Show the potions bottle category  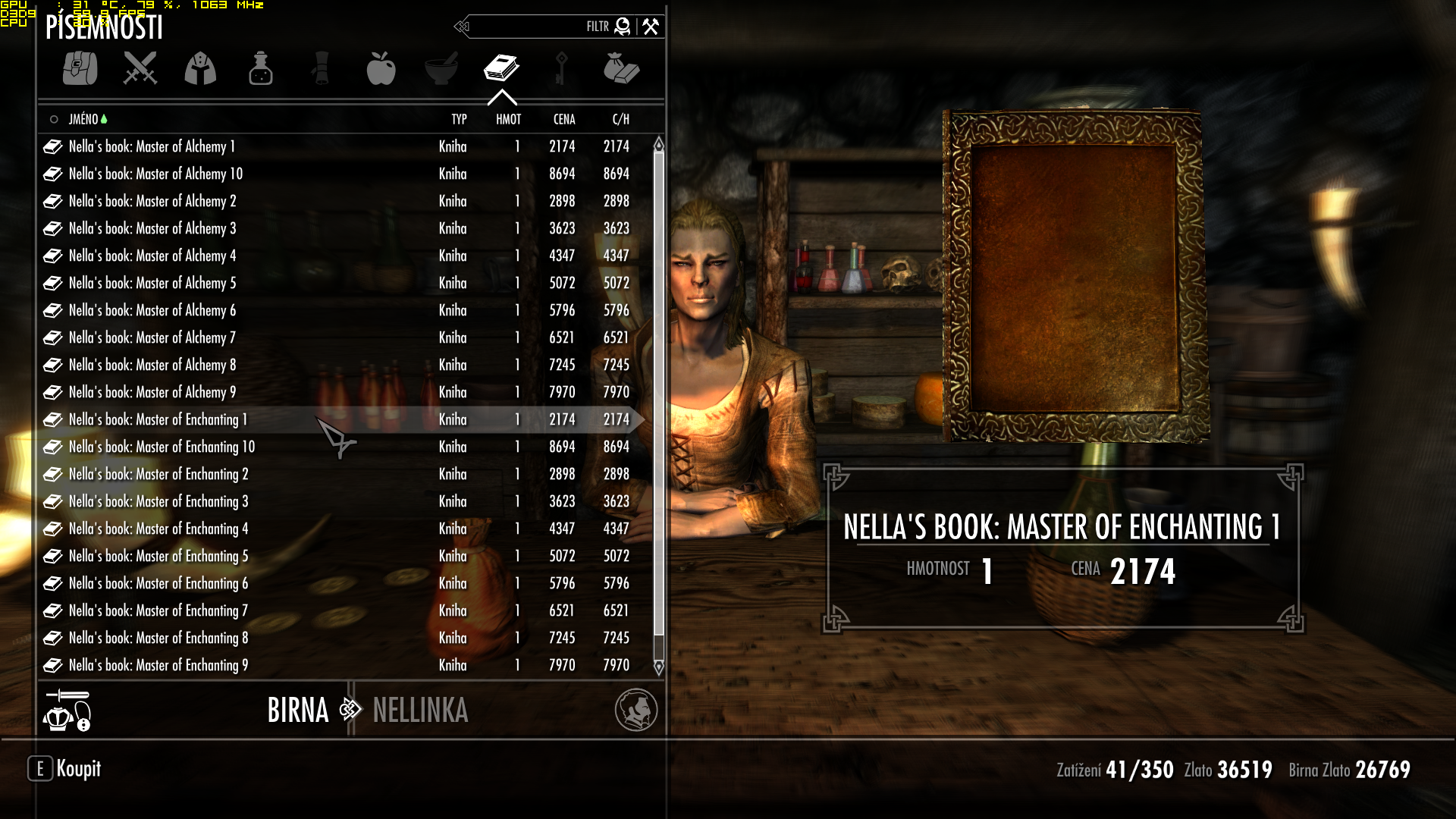pos(260,68)
